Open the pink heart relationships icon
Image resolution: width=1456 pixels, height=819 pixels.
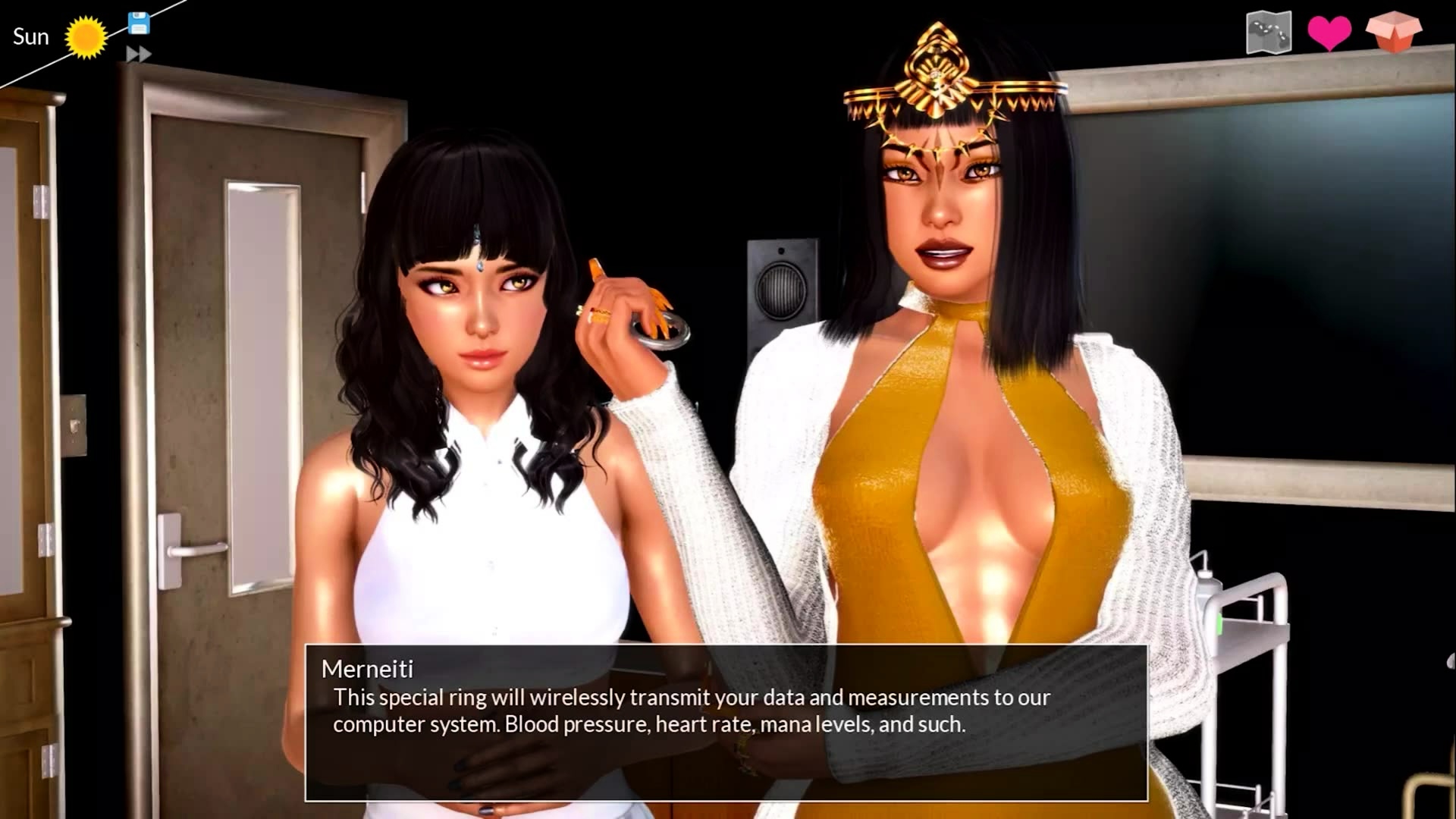pyautogui.click(x=1329, y=33)
